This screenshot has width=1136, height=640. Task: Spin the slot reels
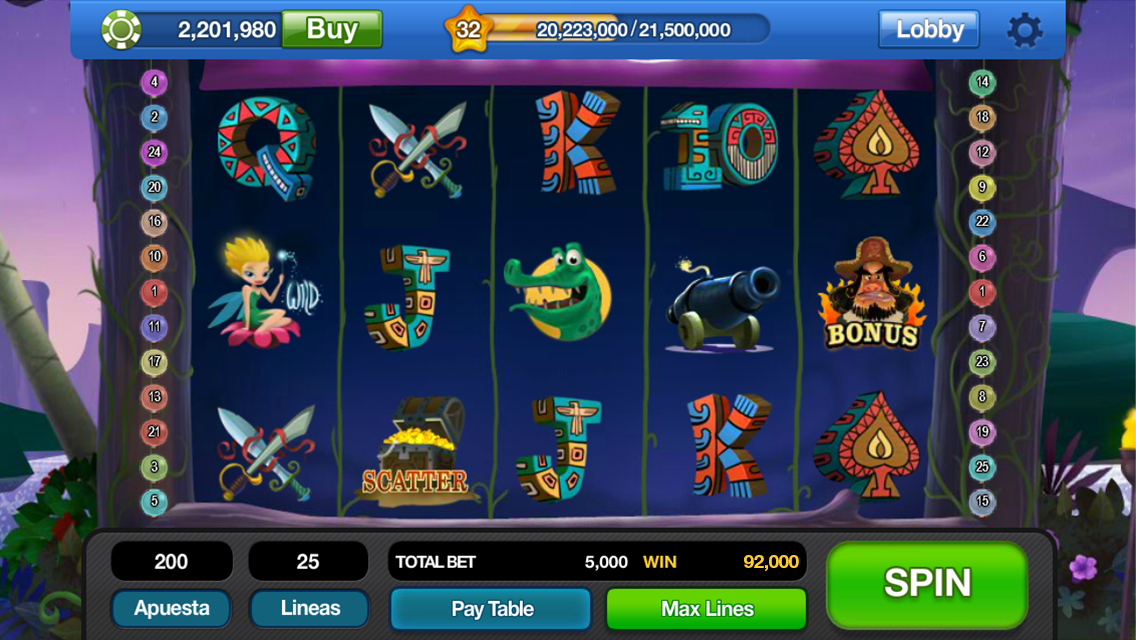[927, 584]
